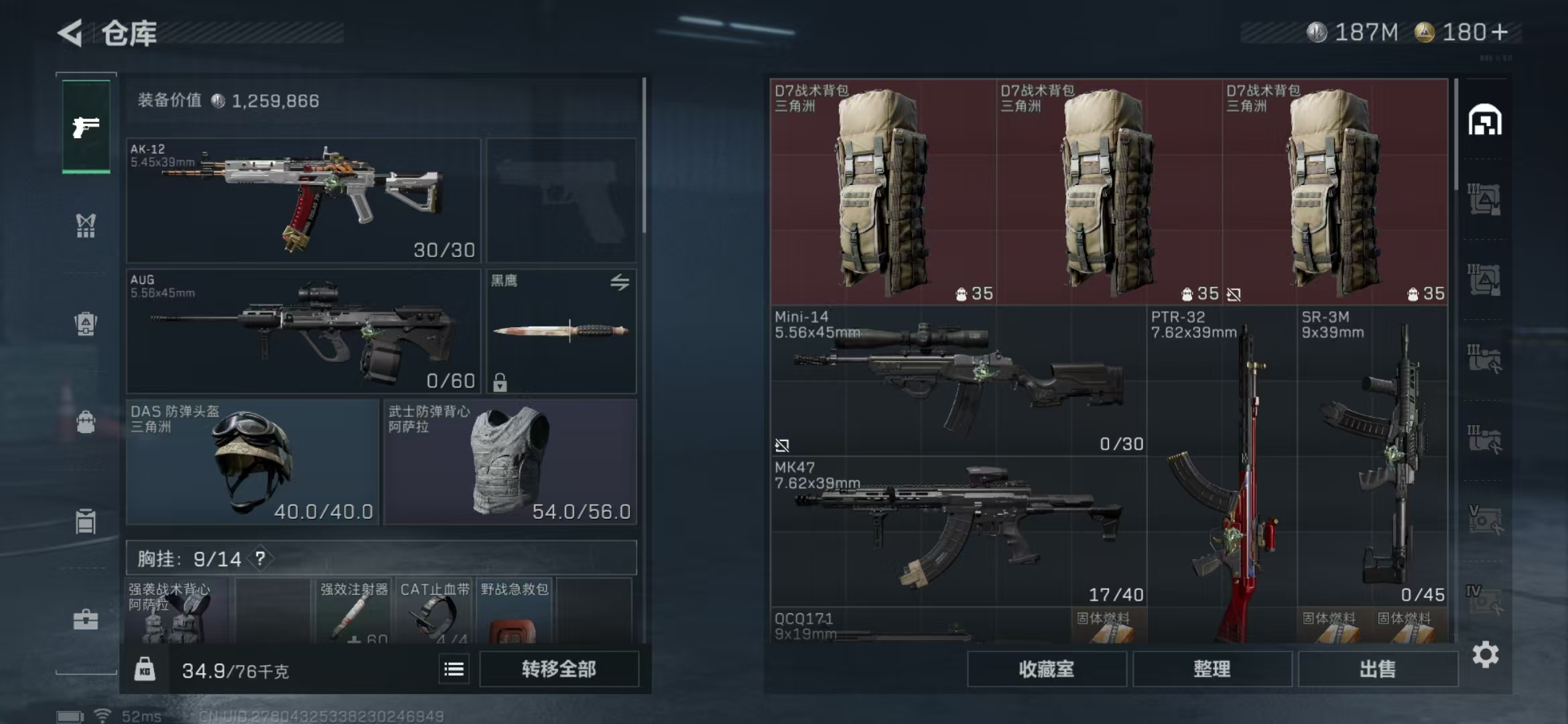Image resolution: width=1568 pixels, height=724 pixels.
Task: Select the 黑鹰 knife slot
Action: (562, 331)
